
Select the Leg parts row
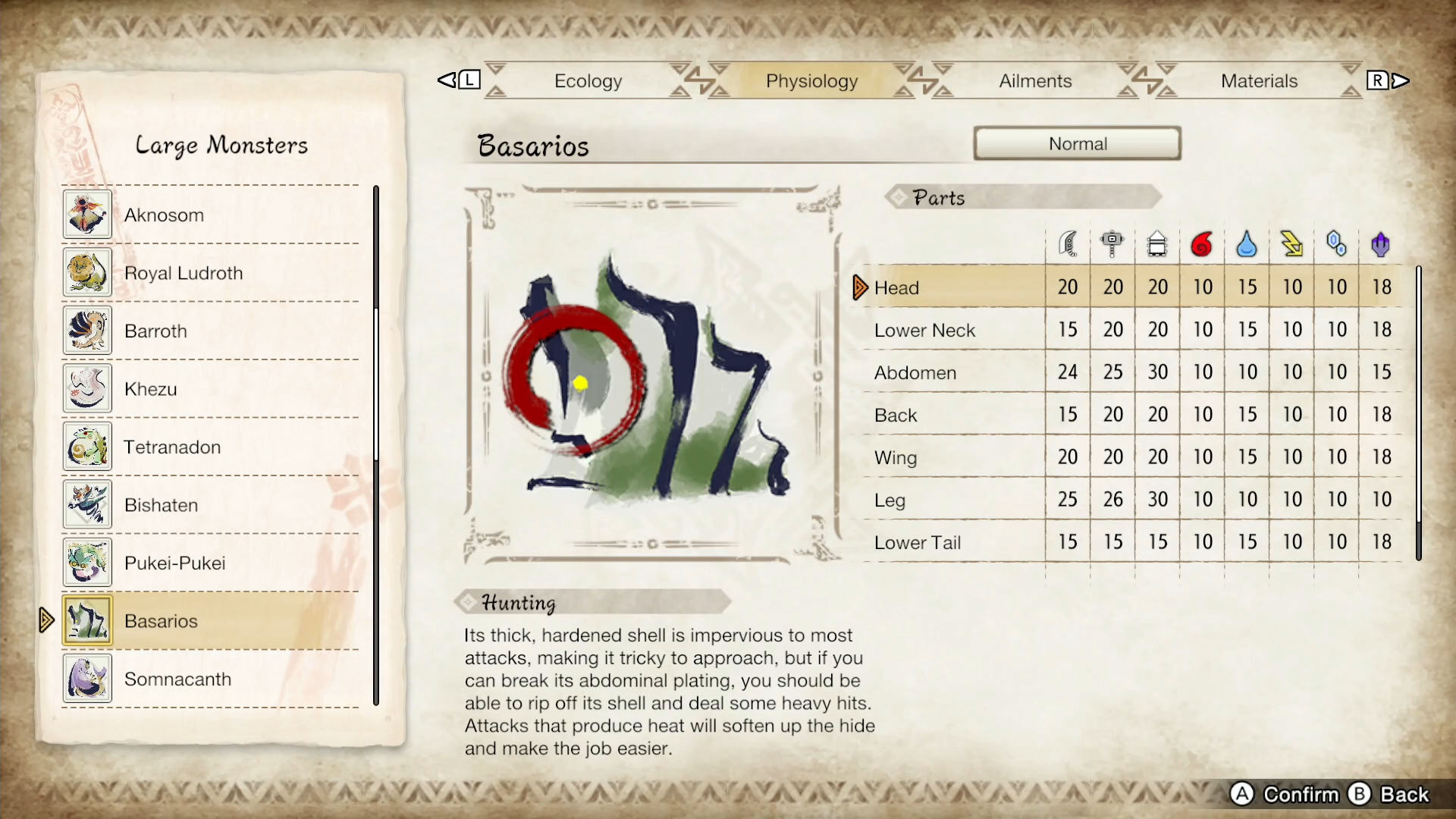890,500
